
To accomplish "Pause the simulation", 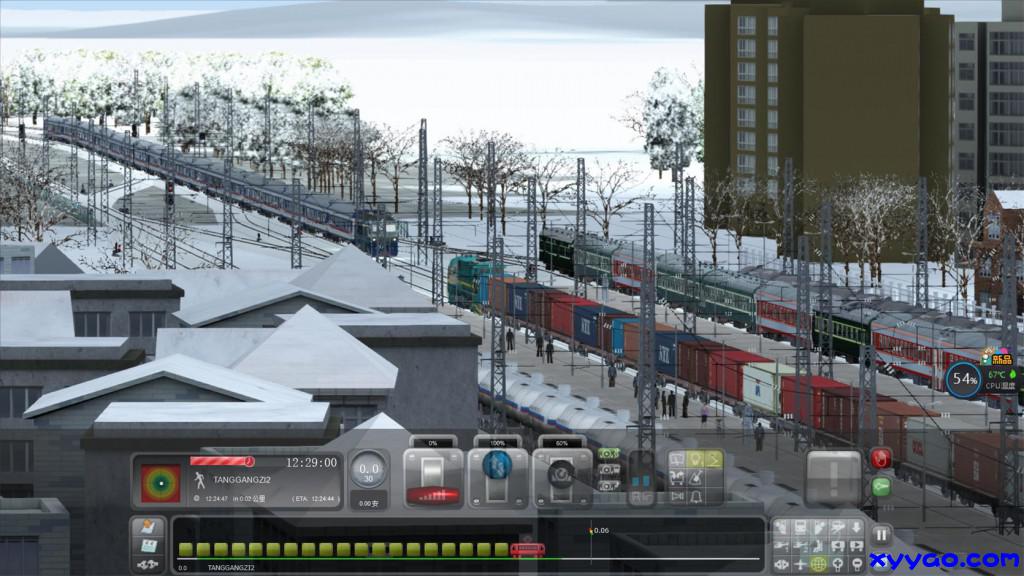I will tap(881, 535).
